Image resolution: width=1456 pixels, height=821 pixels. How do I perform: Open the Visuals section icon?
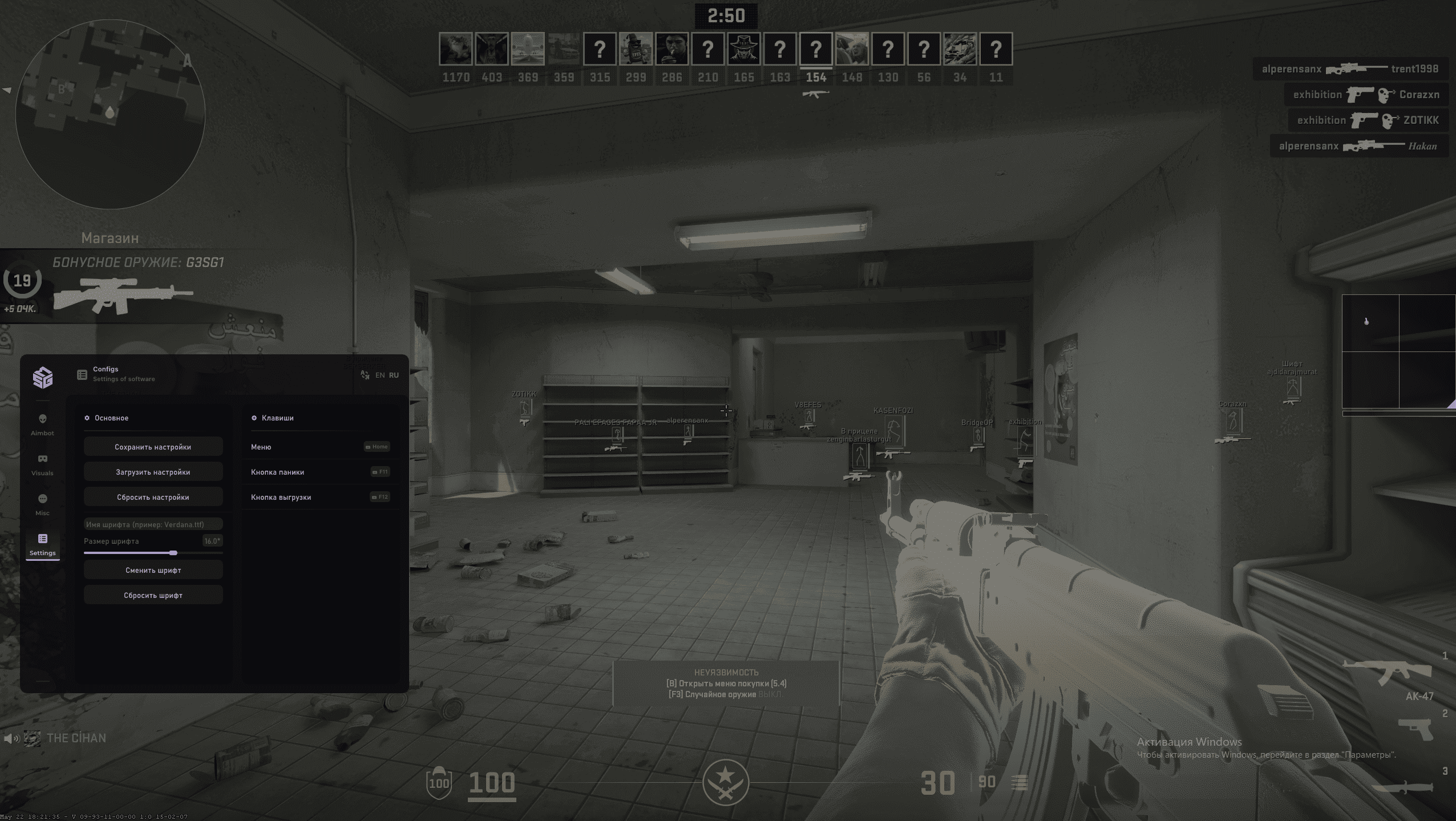tap(43, 458)
